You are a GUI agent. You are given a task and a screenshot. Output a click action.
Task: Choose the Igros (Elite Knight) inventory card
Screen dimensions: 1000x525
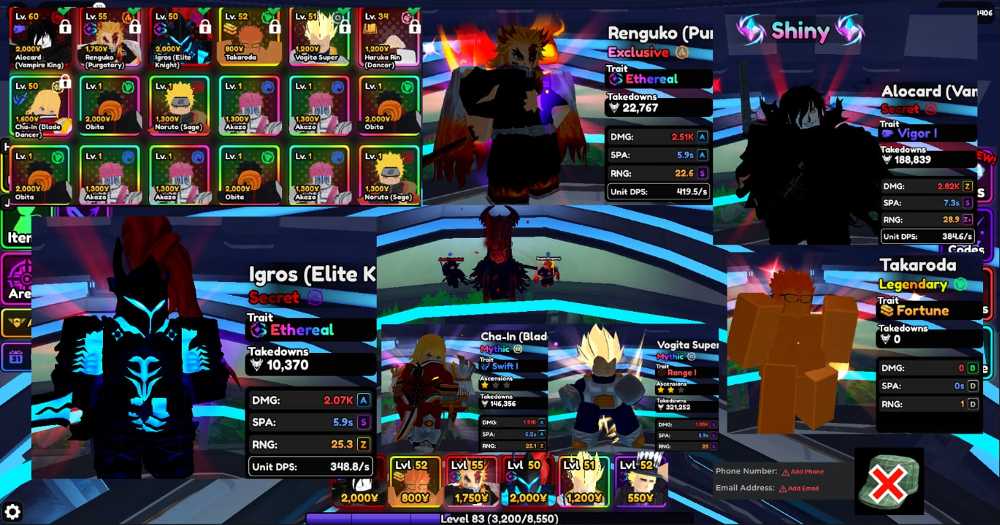179,37
